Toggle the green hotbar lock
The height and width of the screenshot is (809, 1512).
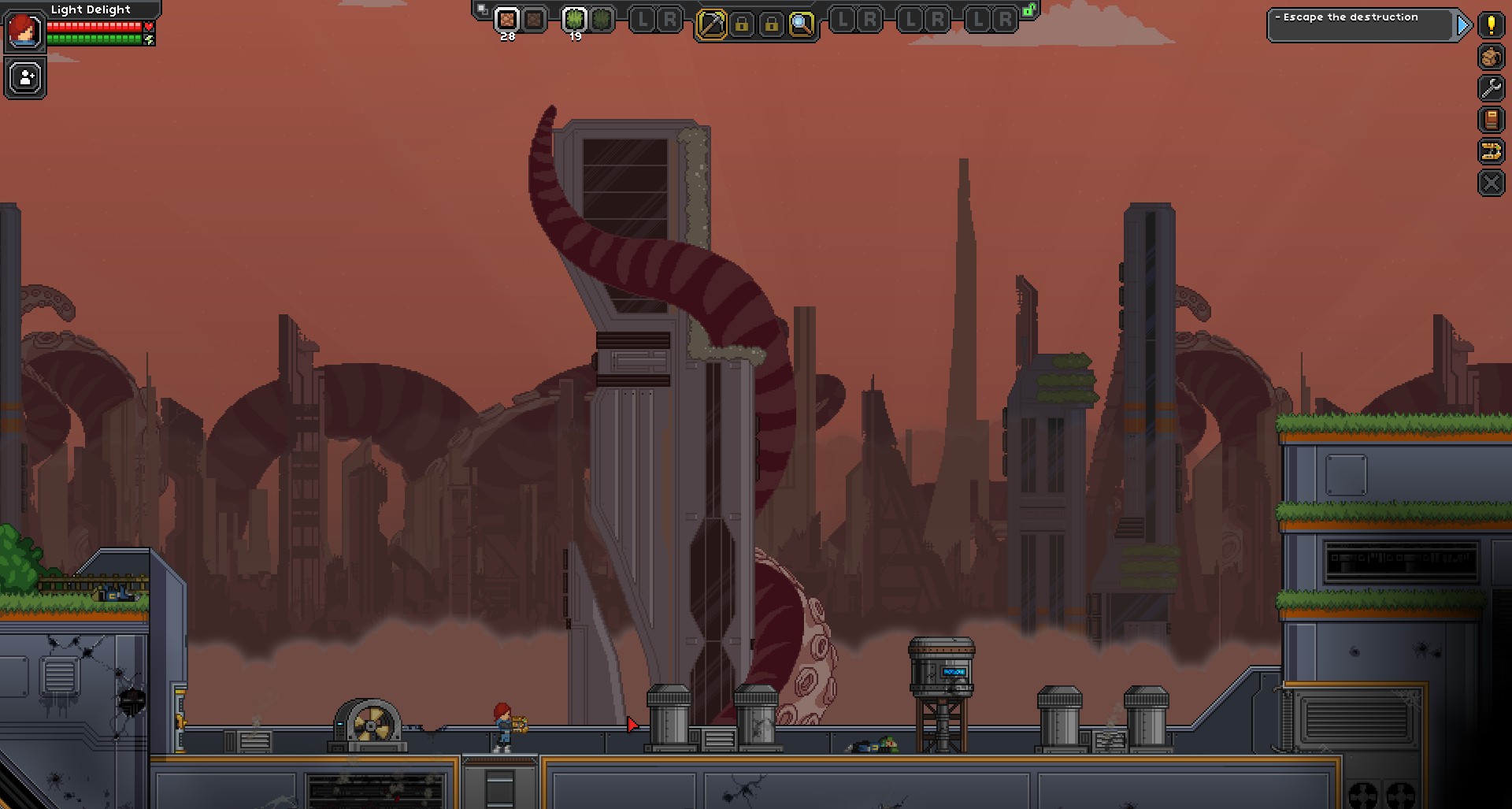[1028, 11]
